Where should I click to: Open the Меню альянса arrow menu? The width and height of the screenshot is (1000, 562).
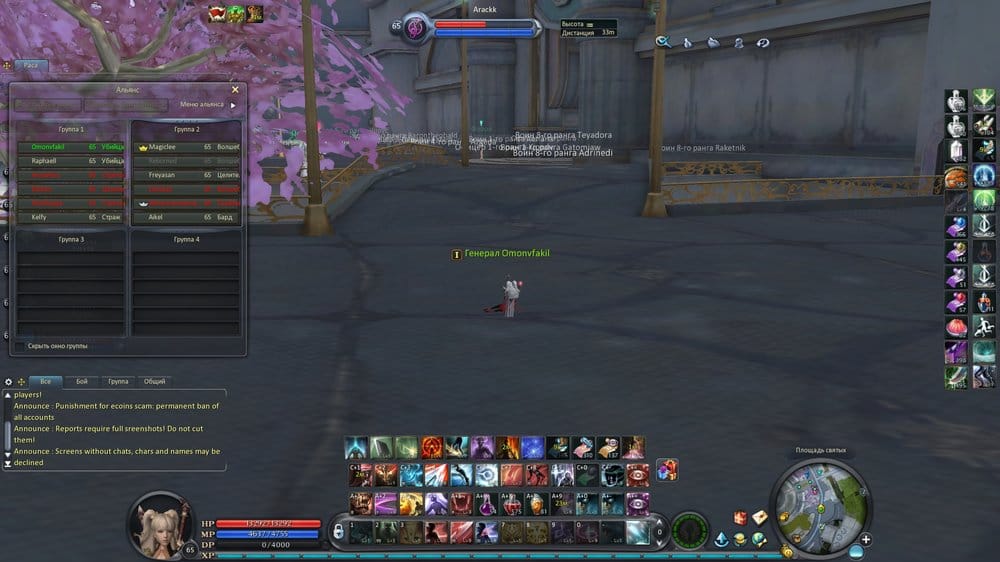tap(234, 104)
